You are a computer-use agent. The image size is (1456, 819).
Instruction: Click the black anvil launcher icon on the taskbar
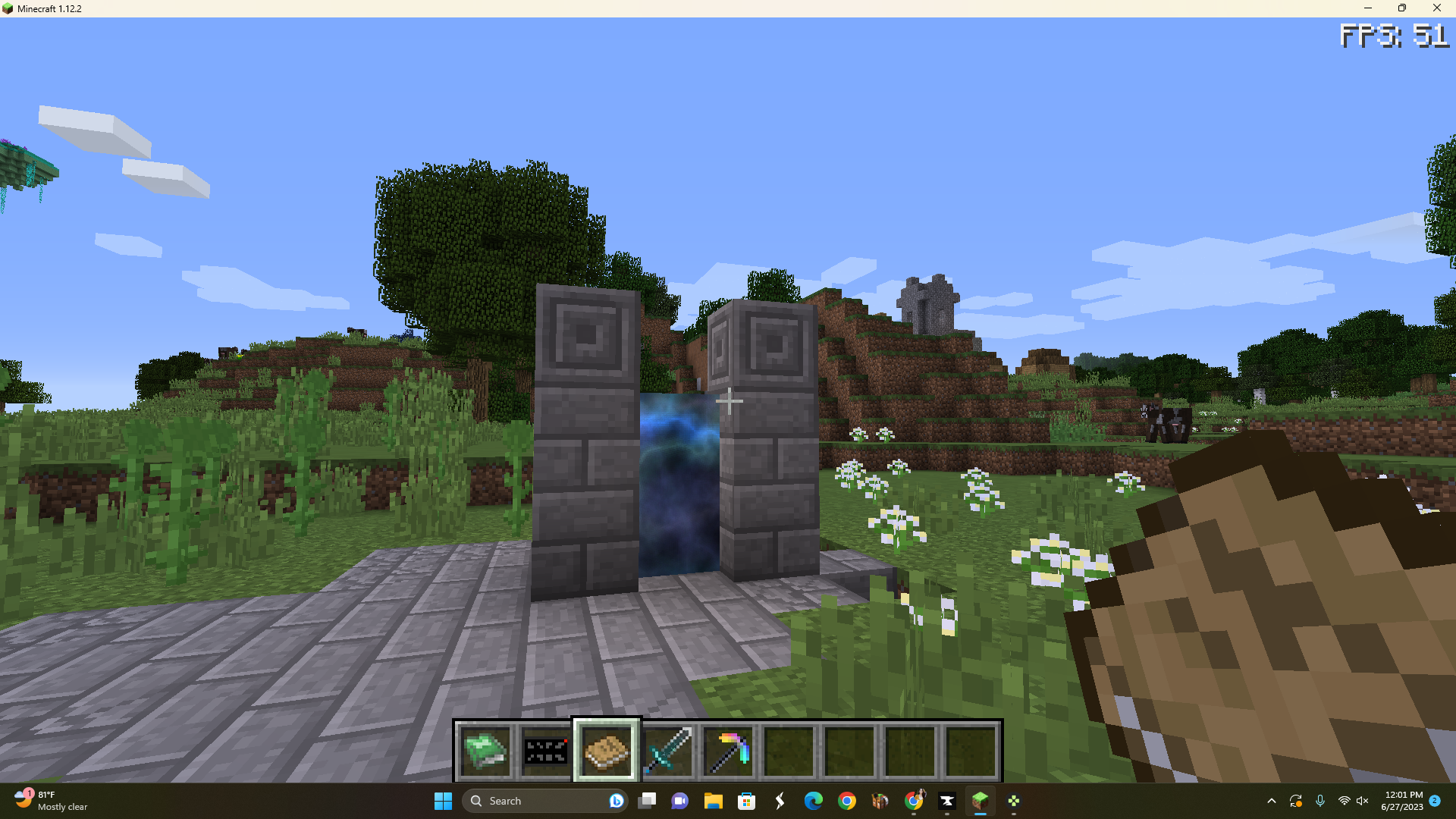947,801
